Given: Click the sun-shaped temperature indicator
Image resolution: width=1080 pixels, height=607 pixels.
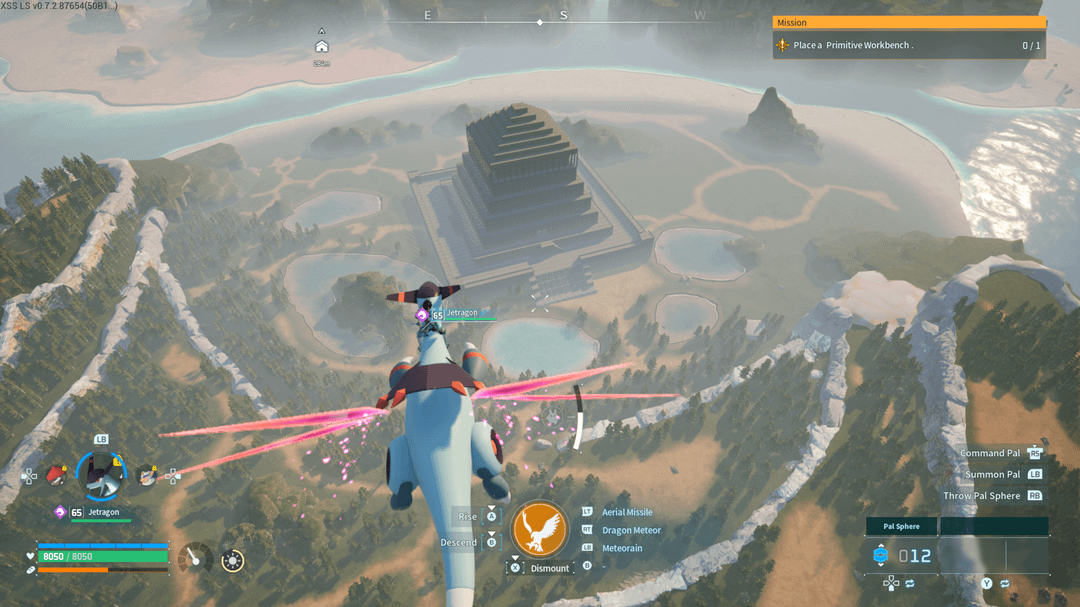Looking at the screenshot, I should 233,561.
